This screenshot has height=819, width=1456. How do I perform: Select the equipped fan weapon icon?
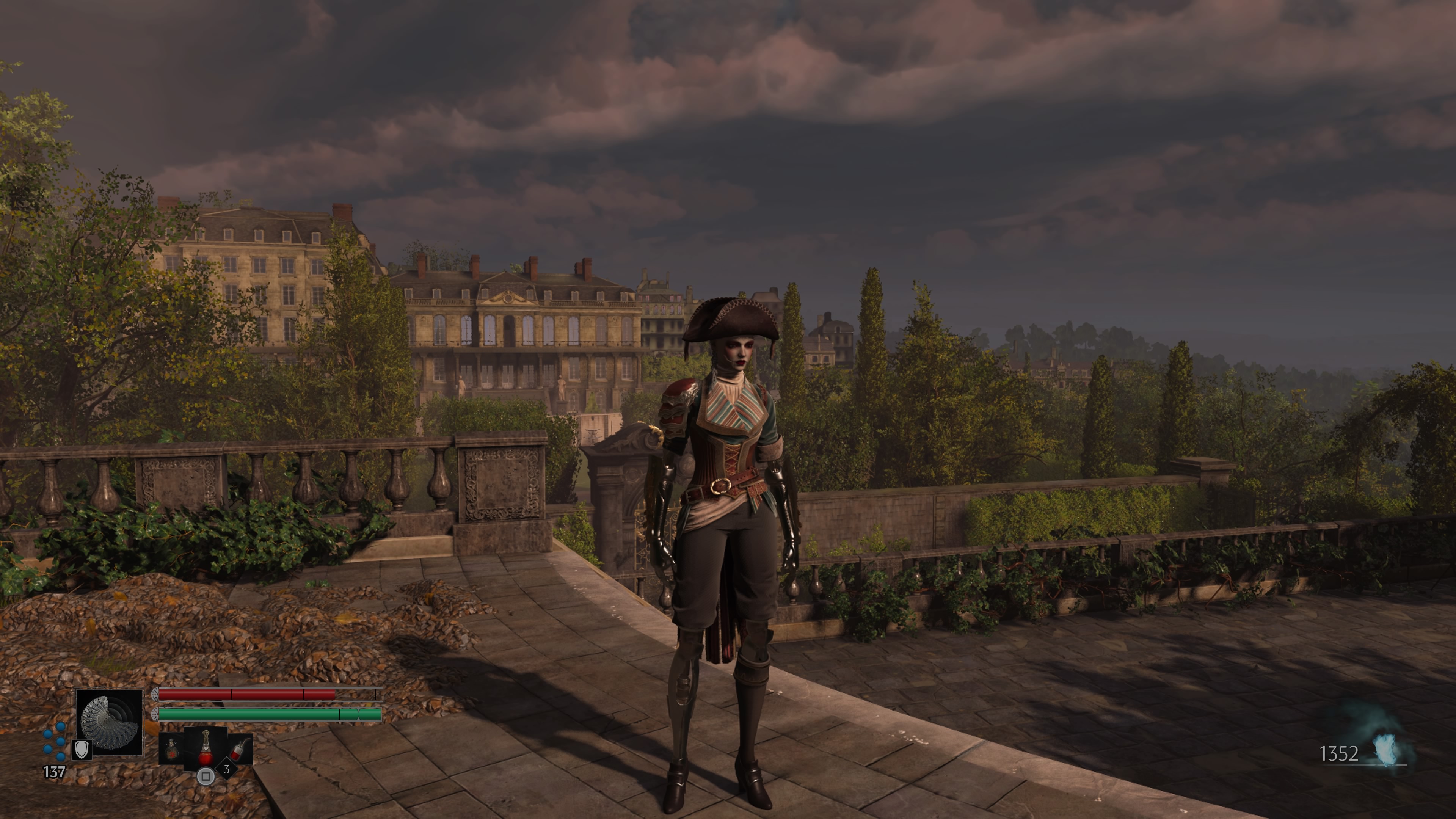tap(110, 722)
